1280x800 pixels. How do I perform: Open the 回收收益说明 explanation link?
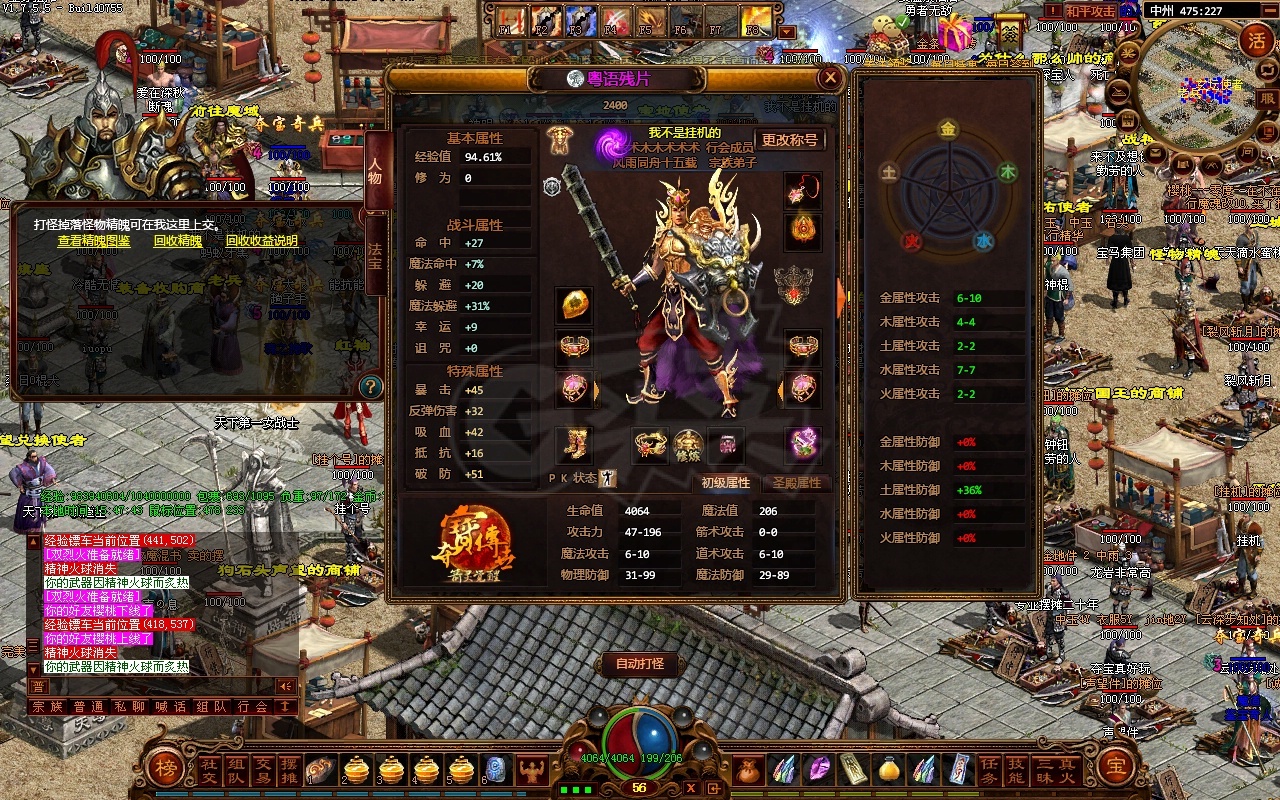click(261, 241)
